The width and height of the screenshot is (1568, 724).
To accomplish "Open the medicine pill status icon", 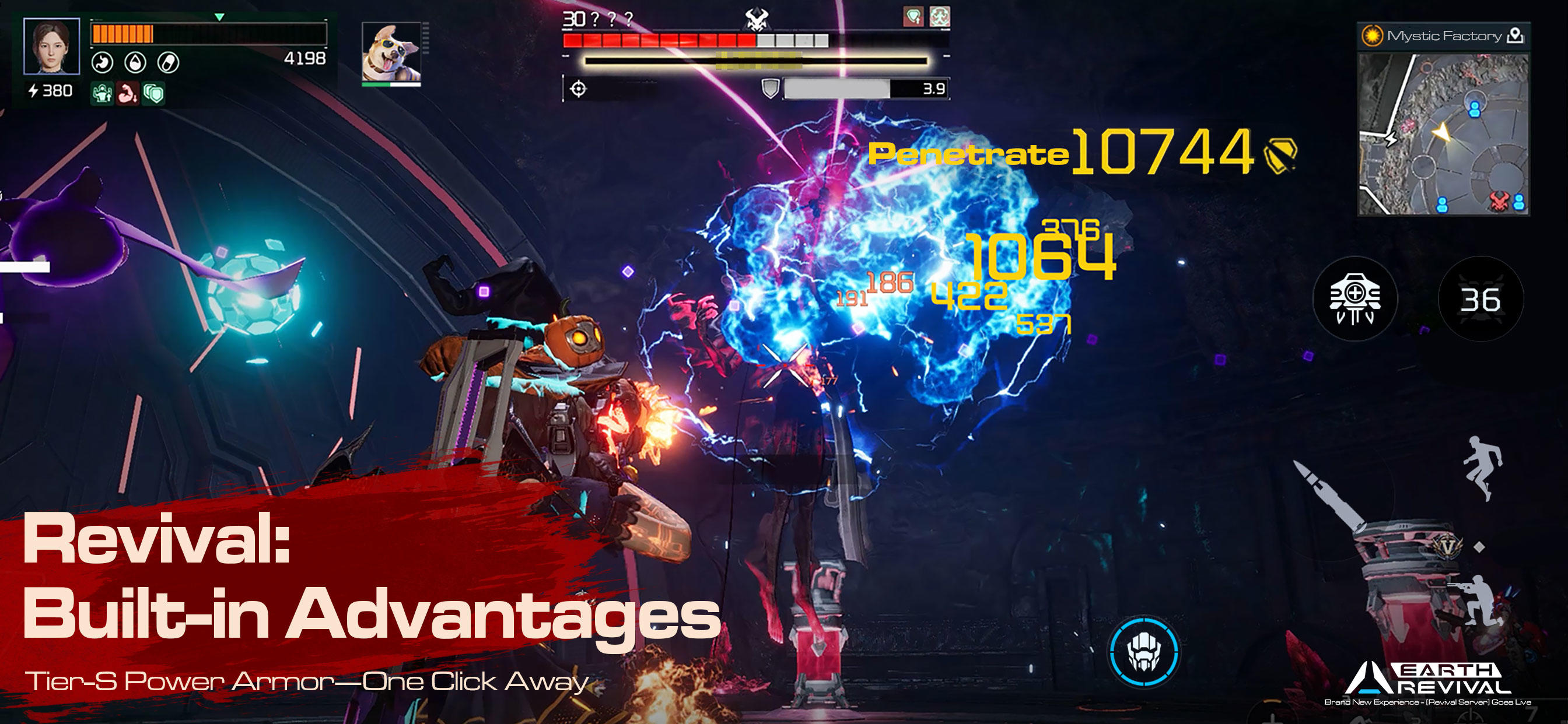I will pyautogui.click(x=168, y=63).
